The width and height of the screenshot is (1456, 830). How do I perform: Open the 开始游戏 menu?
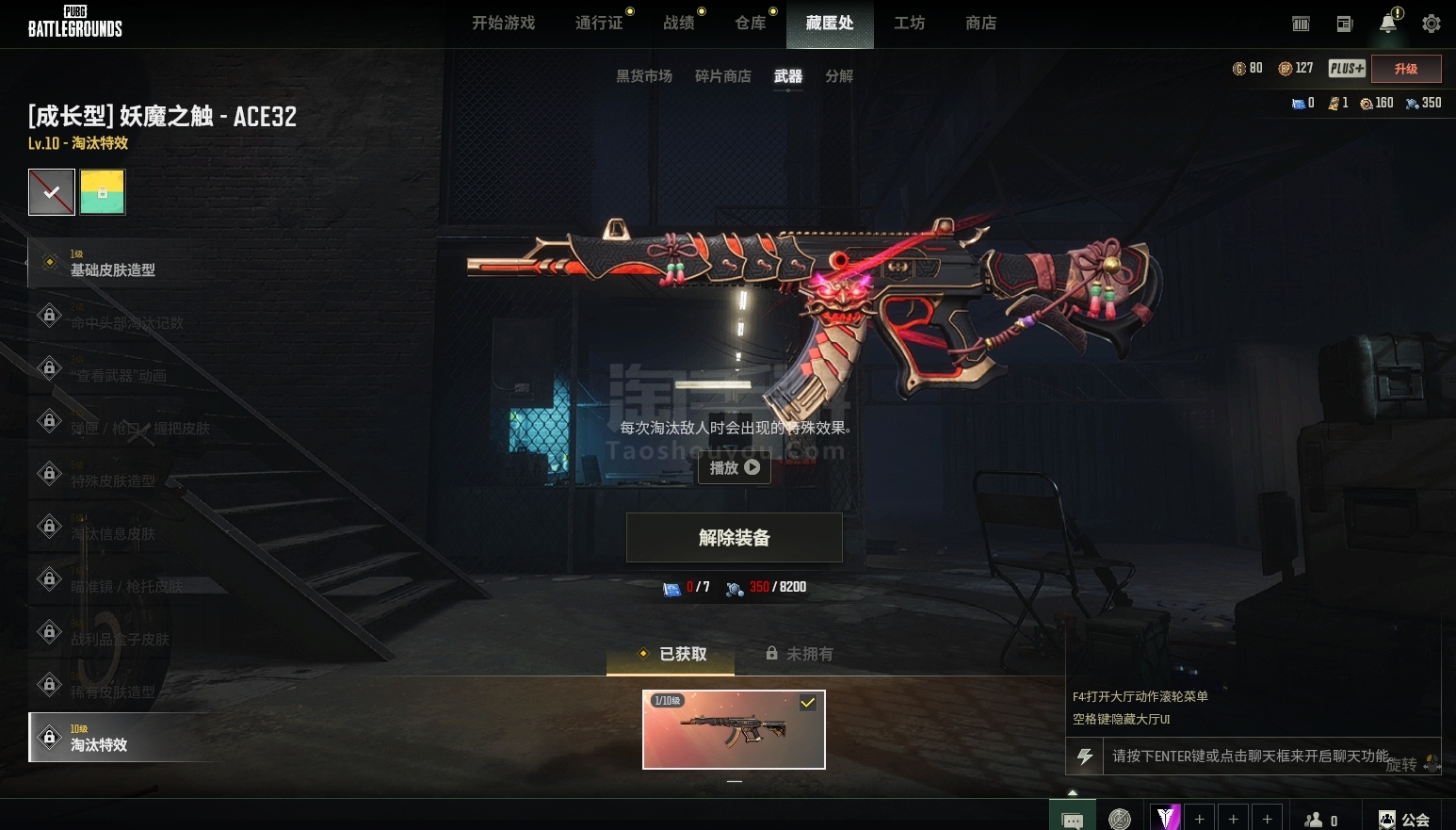pyautogui.click(x=503, y=23)
